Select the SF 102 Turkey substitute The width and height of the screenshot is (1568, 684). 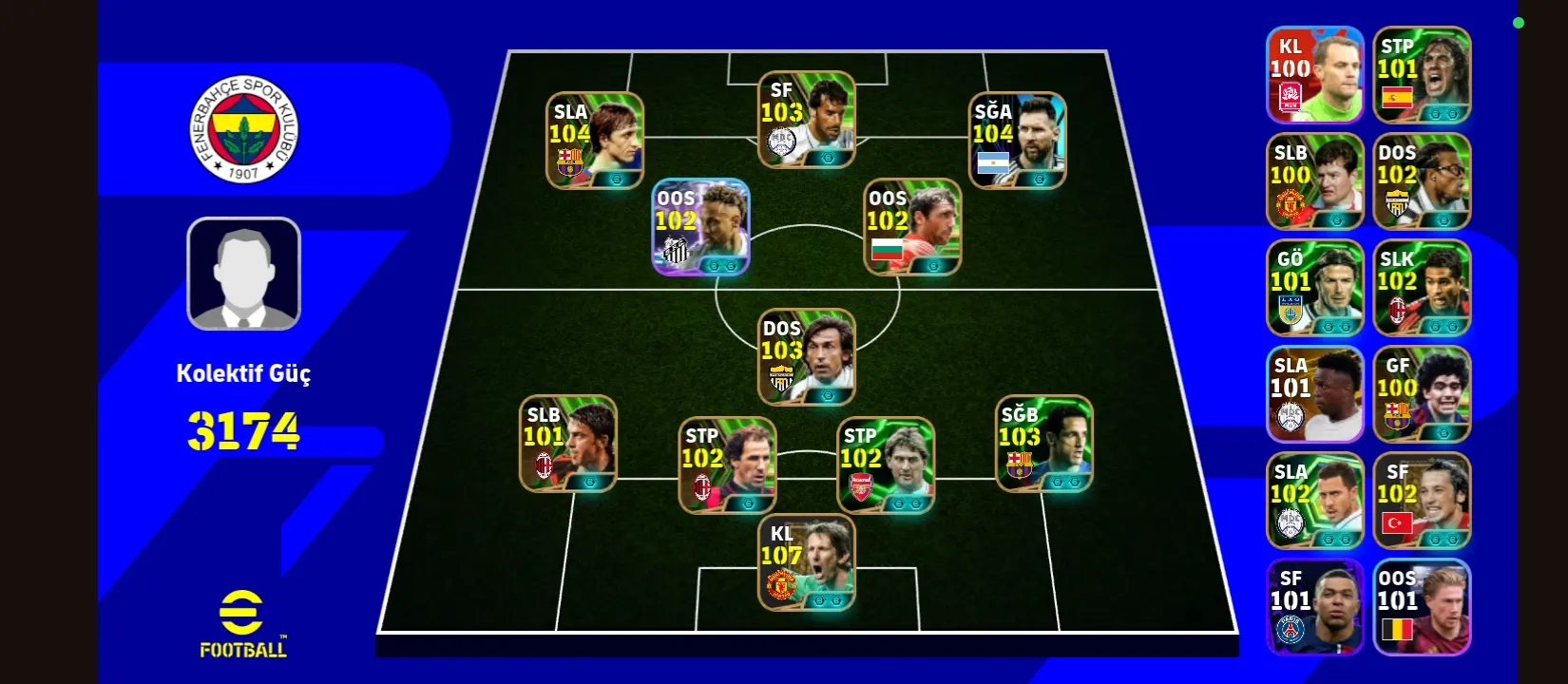[1422, 501]
